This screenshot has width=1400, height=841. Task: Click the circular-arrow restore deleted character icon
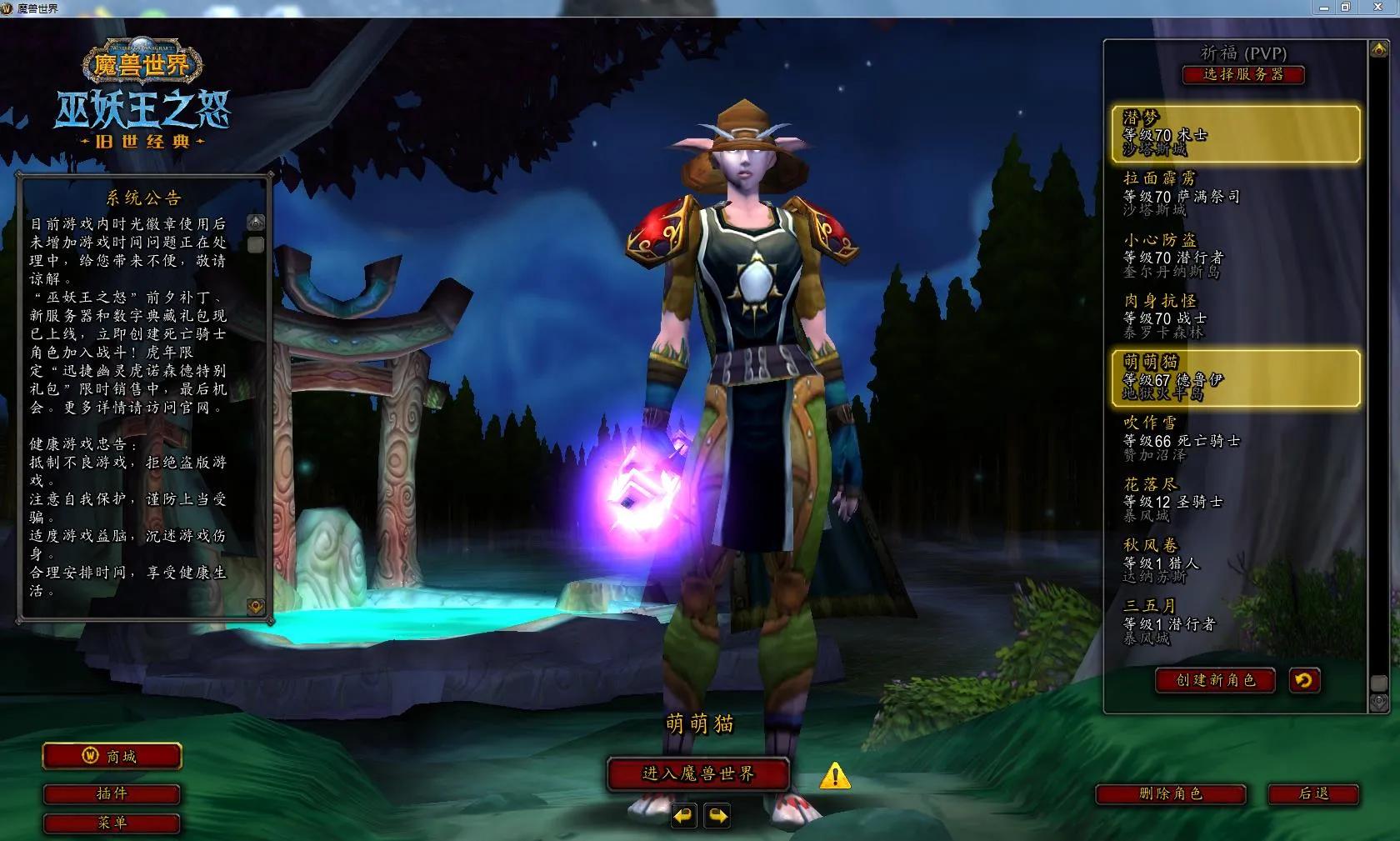point(1304,681)
